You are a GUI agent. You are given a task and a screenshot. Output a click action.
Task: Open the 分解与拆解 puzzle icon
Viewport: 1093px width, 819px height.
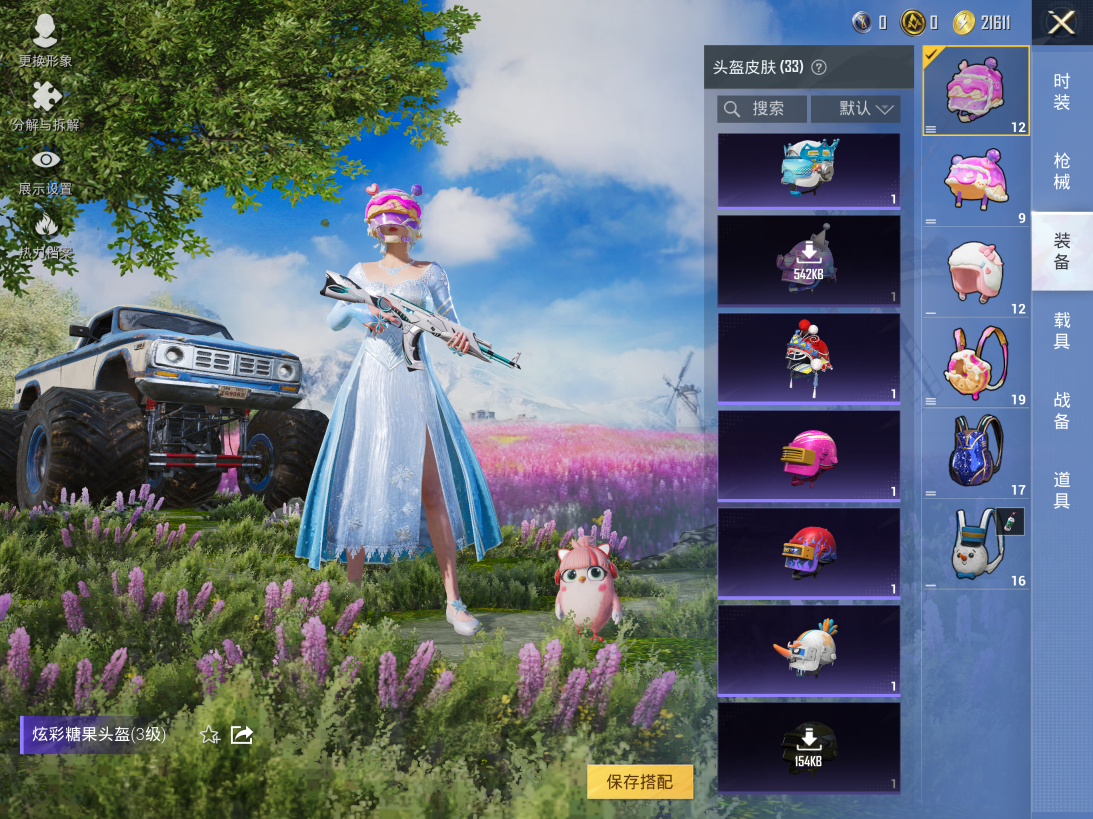(45, 105)
